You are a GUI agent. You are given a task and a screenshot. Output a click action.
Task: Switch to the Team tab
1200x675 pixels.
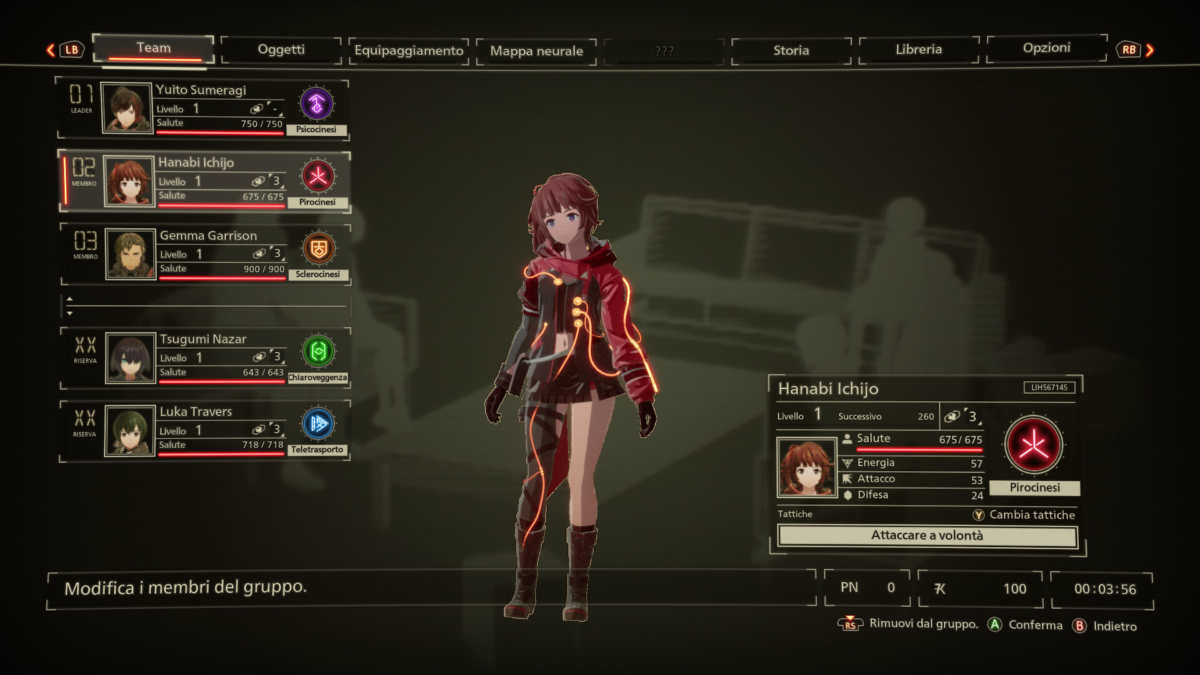pos(153,48)
